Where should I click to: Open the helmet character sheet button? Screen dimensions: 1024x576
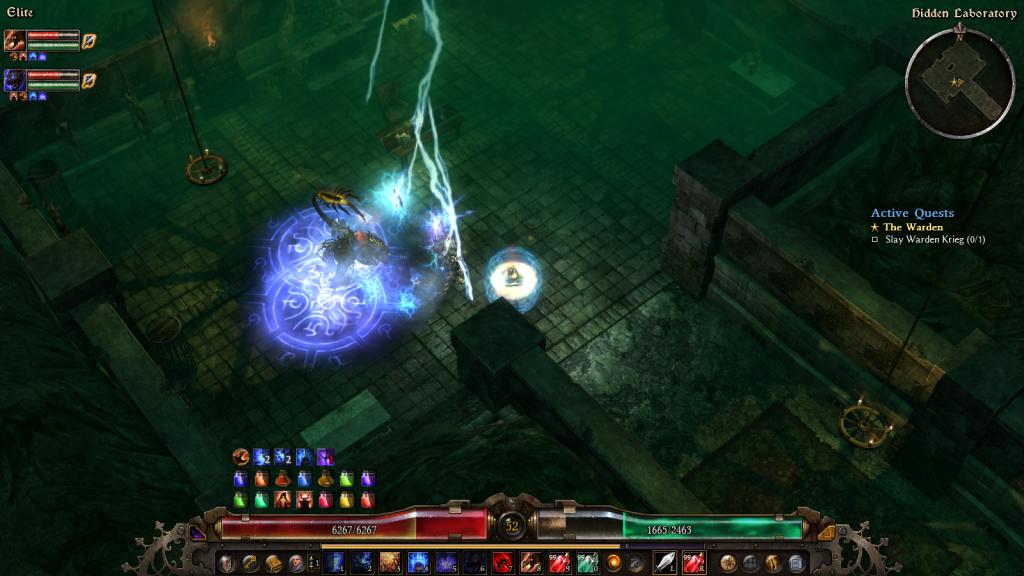[x=227, y=562]
